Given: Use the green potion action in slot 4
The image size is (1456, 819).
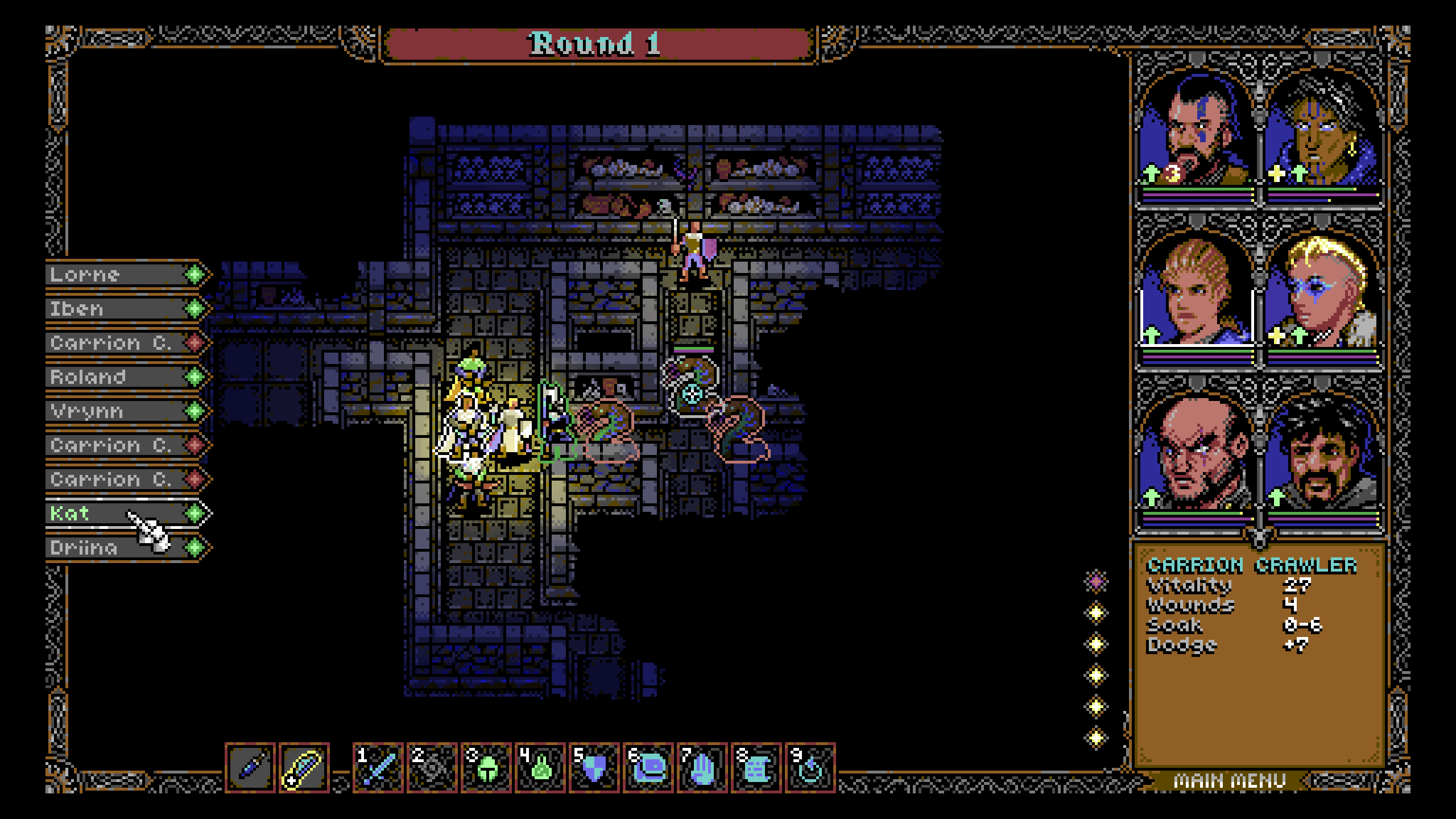Looking at the screenshot, I should pos(540,768).
